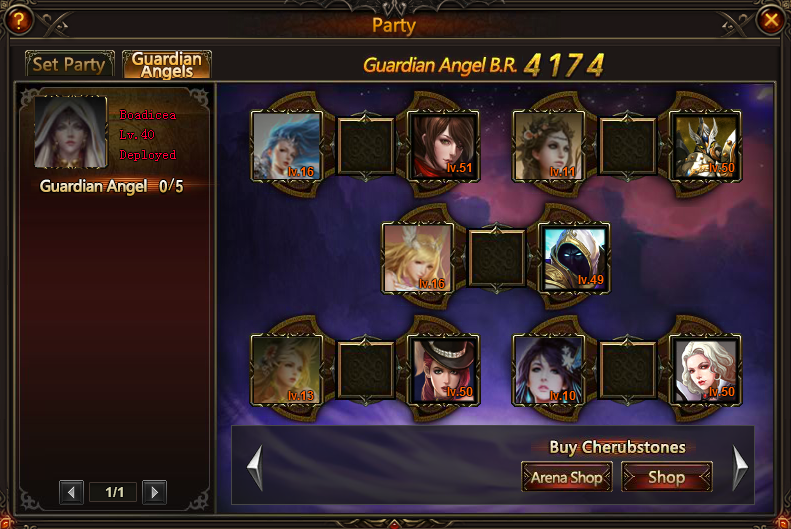The height and width of the screenshot is (529, 791).
Task: Switch to the Set Party tab
Action: pyautogui.click(x=69, y=65)
